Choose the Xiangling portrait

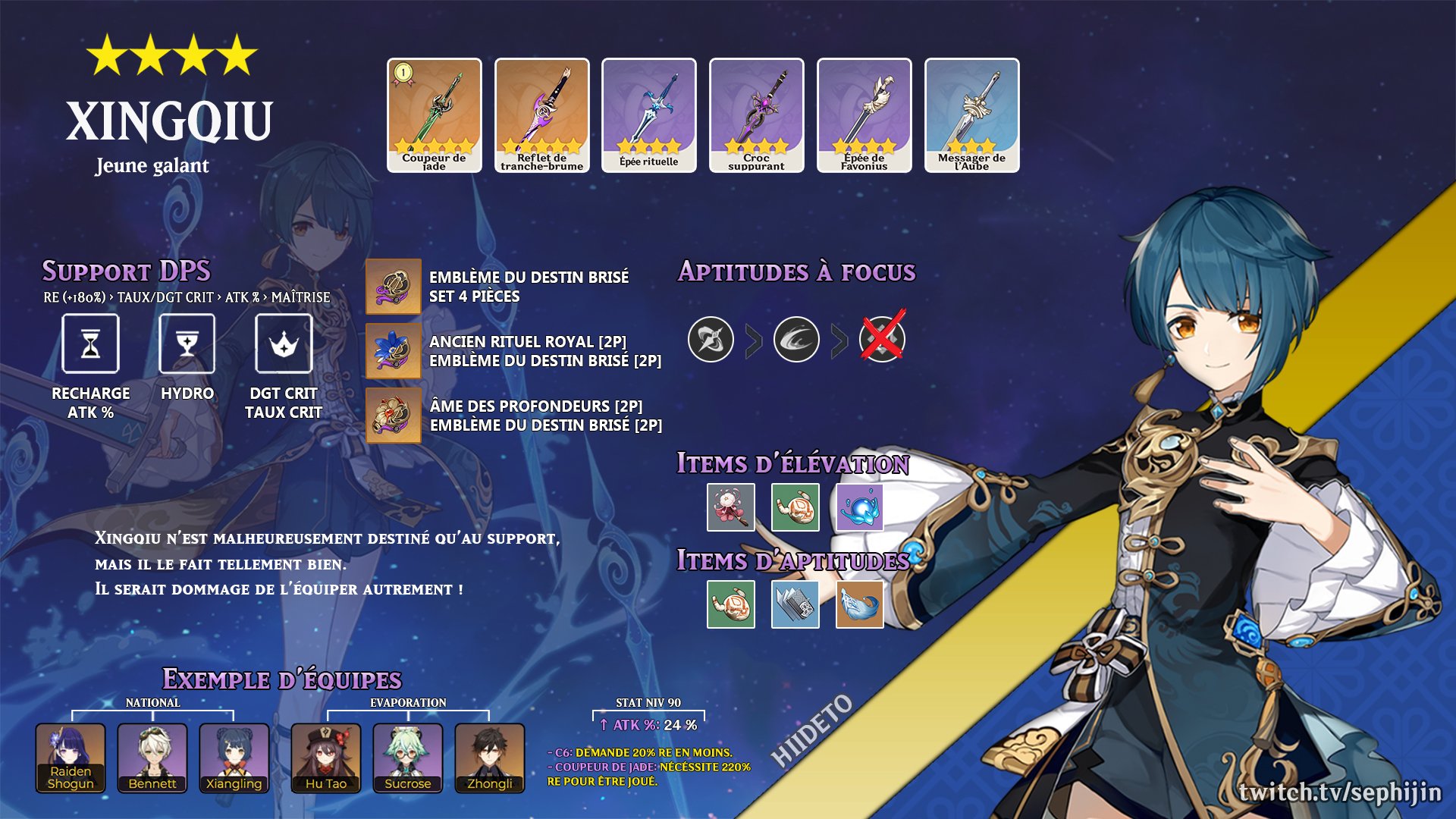coord(234,758)
